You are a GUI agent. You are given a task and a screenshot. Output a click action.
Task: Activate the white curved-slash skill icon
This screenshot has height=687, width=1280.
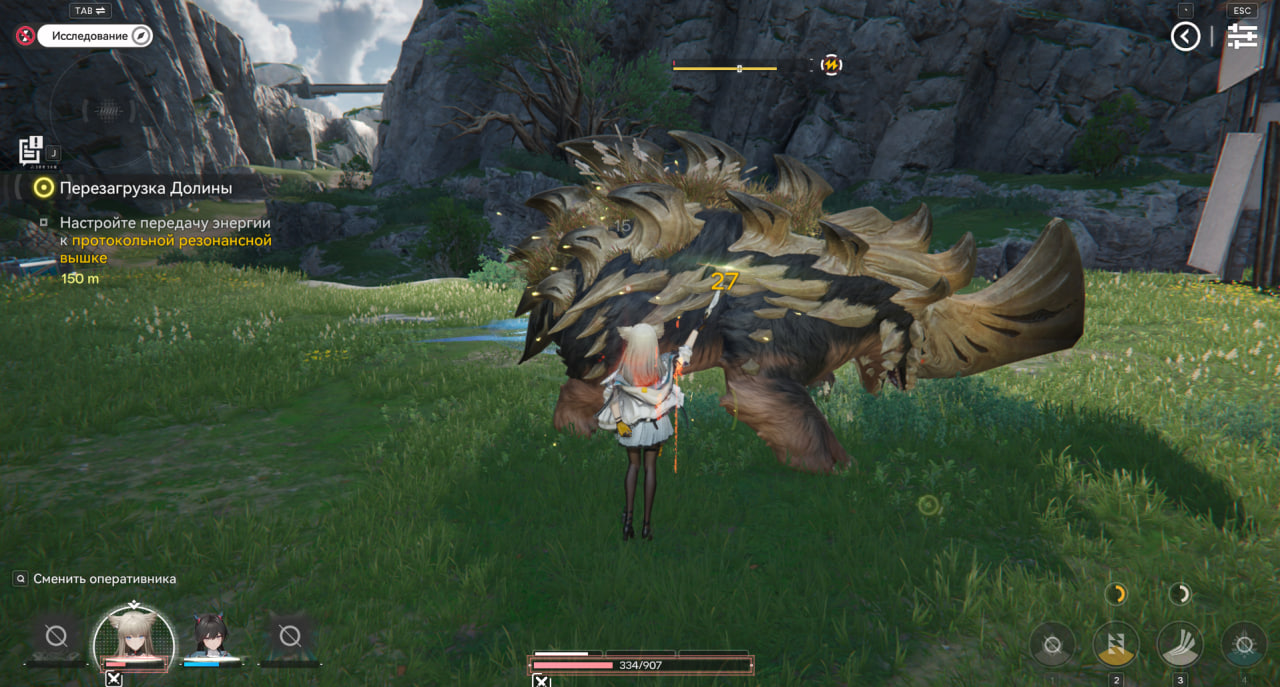[1180, 645]
